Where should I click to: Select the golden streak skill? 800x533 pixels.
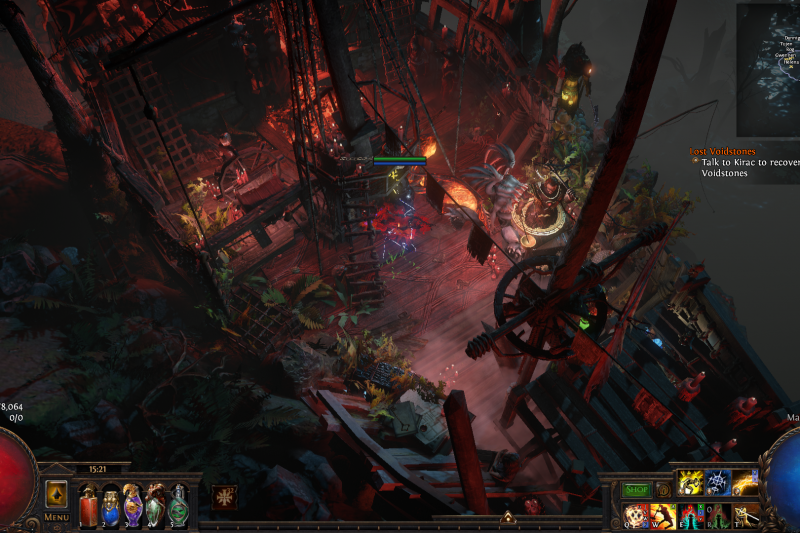tap(745, 483)
